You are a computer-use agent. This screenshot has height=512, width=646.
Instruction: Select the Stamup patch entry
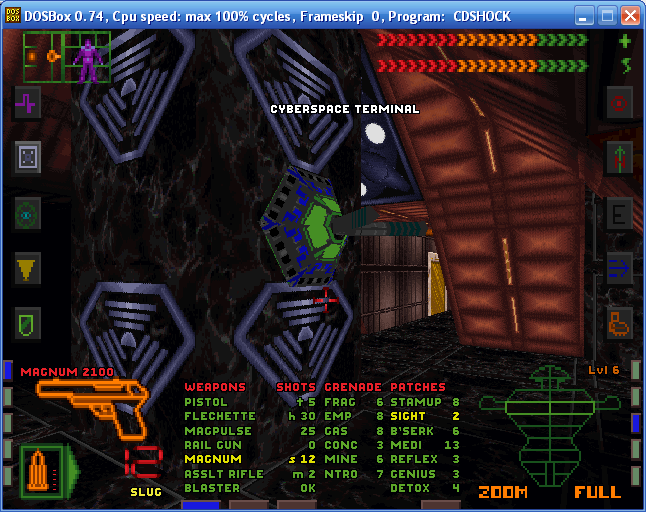pos(415,402)
